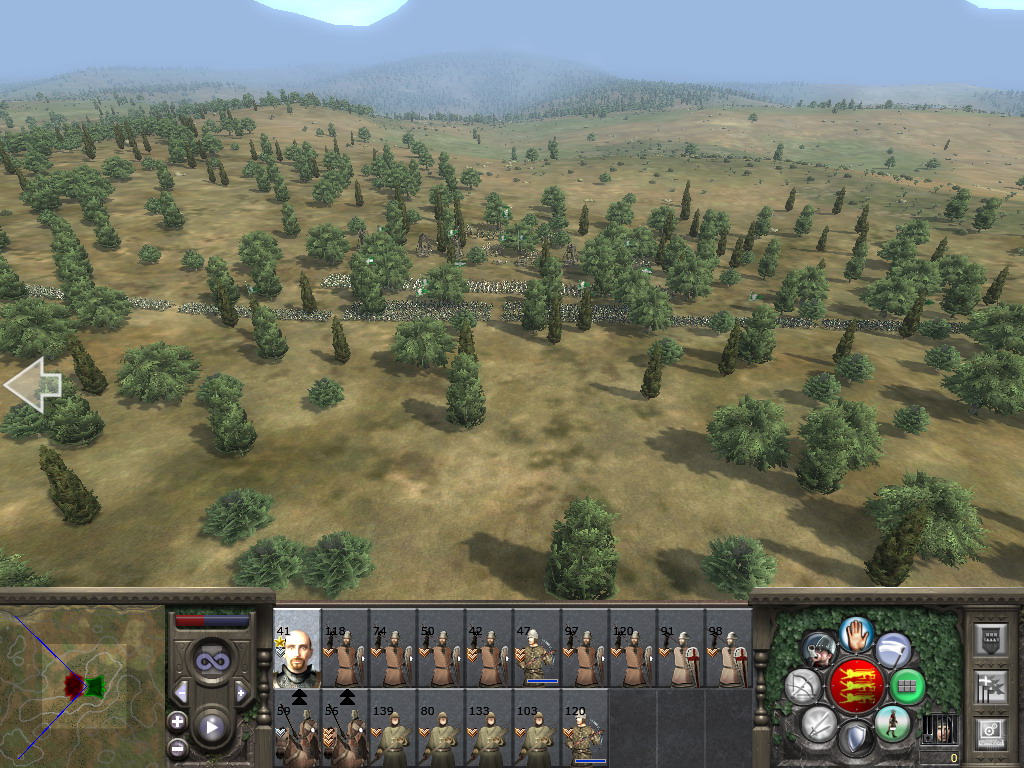Toggle the bow and arrow button
Screen dimensions: 1024x768
pos(803,686)
